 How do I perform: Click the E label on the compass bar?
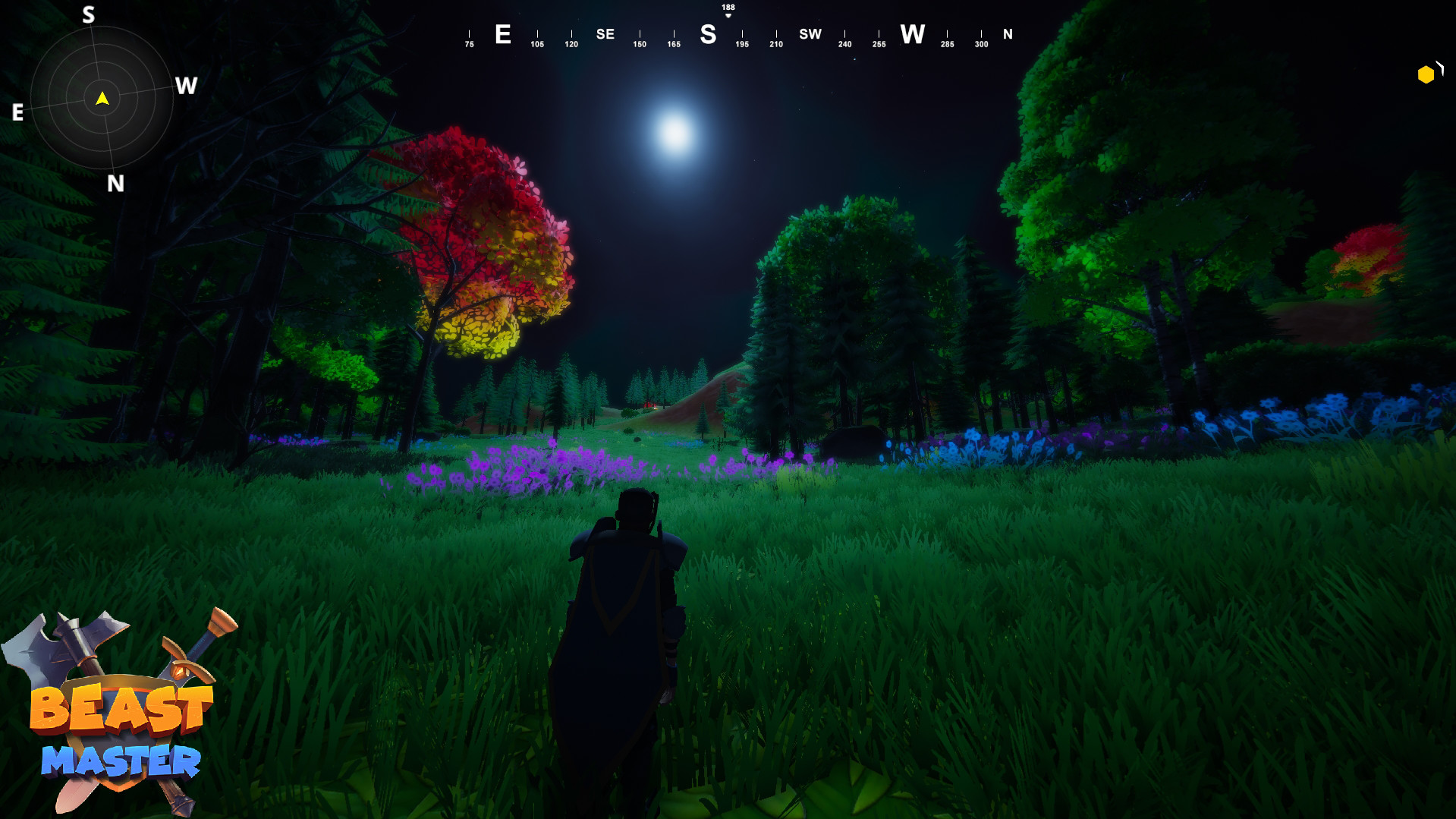click(x=502, y=33)
